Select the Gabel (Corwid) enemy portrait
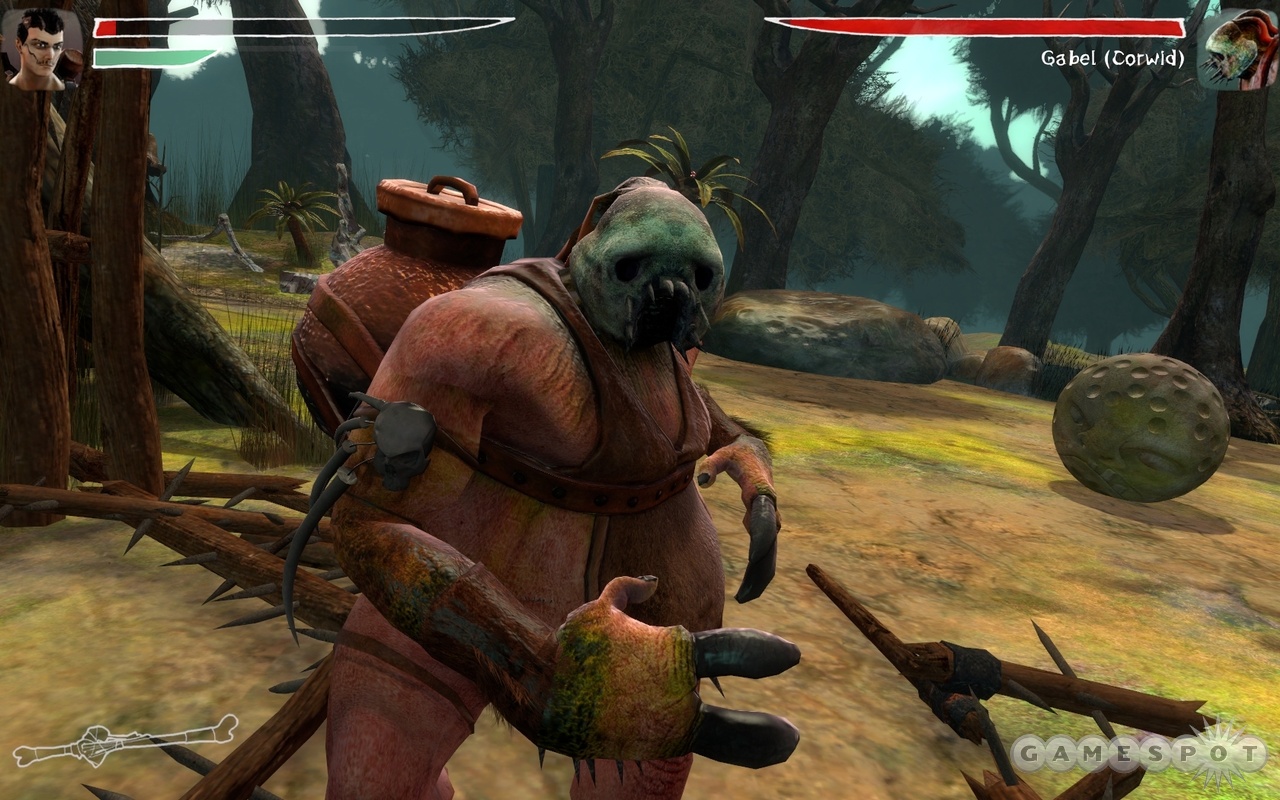Viewport: 1280px width, 800px height. pos(1238,50)
